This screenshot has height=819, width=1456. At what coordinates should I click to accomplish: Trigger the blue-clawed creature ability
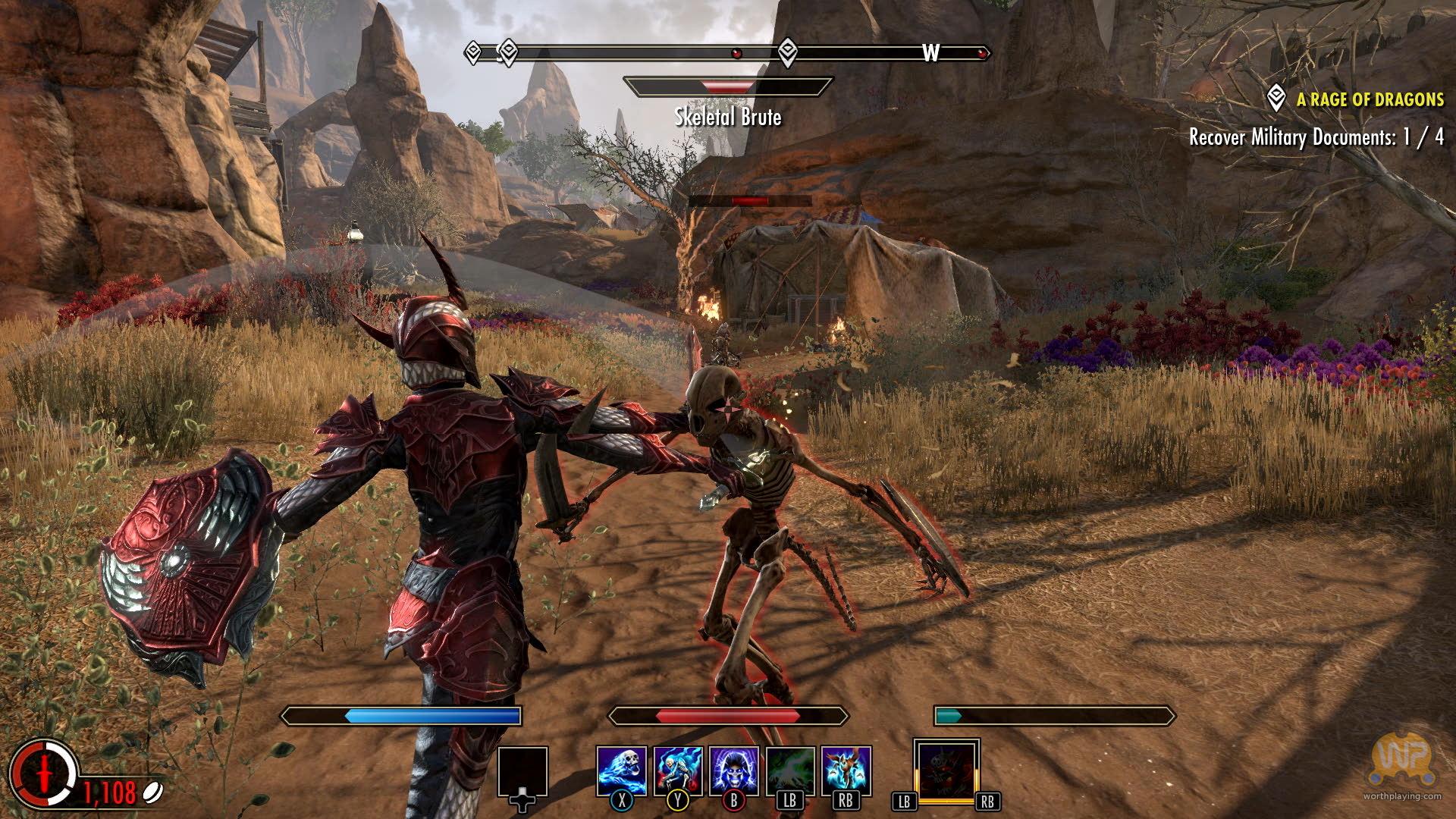click(x=846, y=770)
